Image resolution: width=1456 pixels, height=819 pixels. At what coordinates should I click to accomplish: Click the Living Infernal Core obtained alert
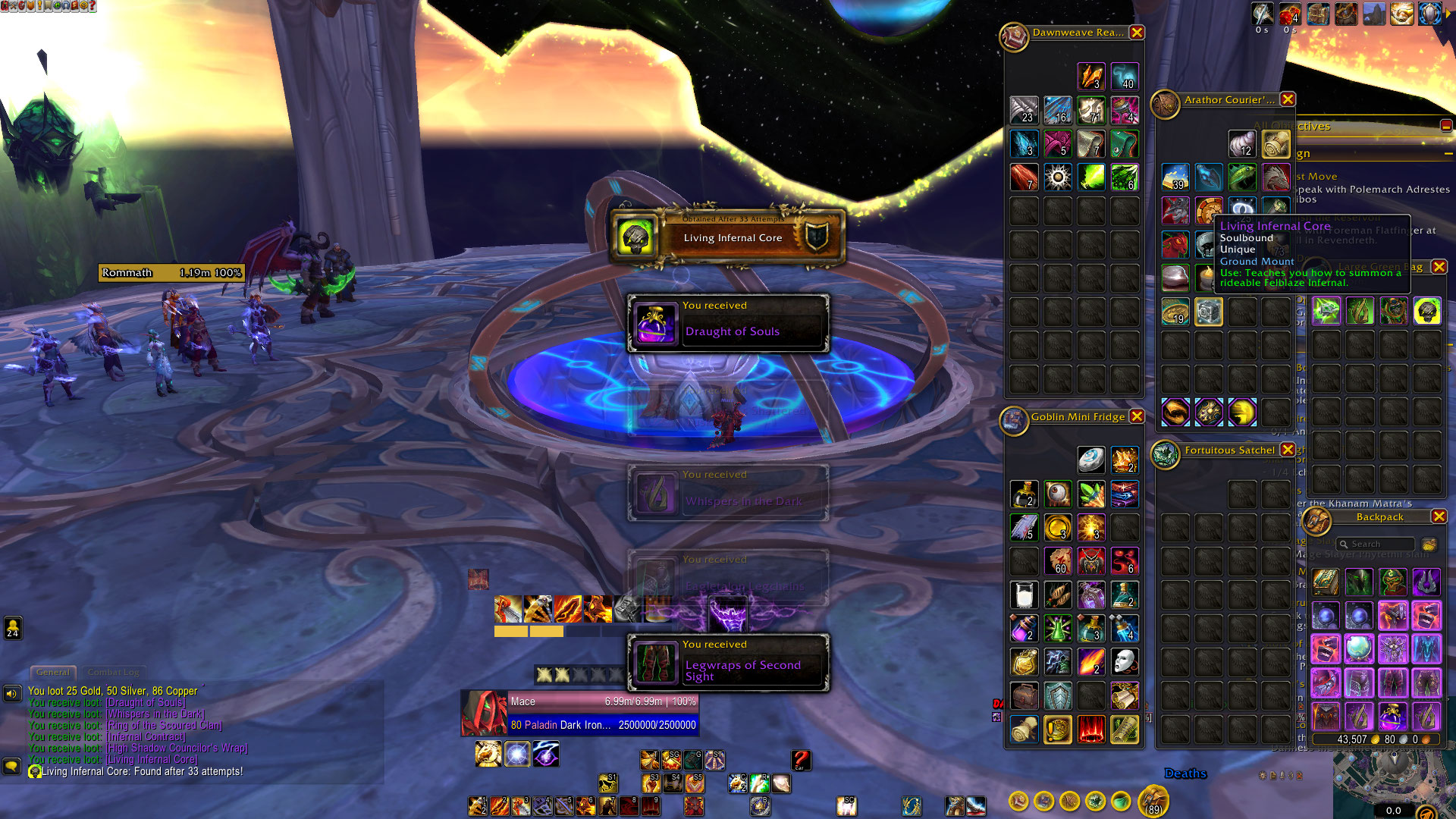[728, 237]
